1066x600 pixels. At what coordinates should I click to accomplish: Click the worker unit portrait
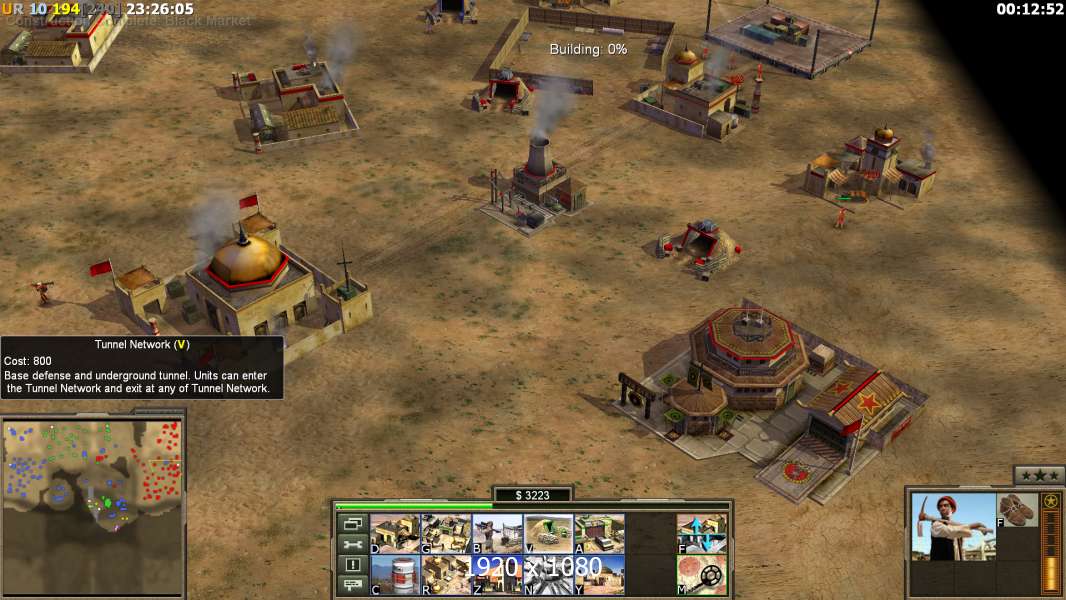click(953, 526)
